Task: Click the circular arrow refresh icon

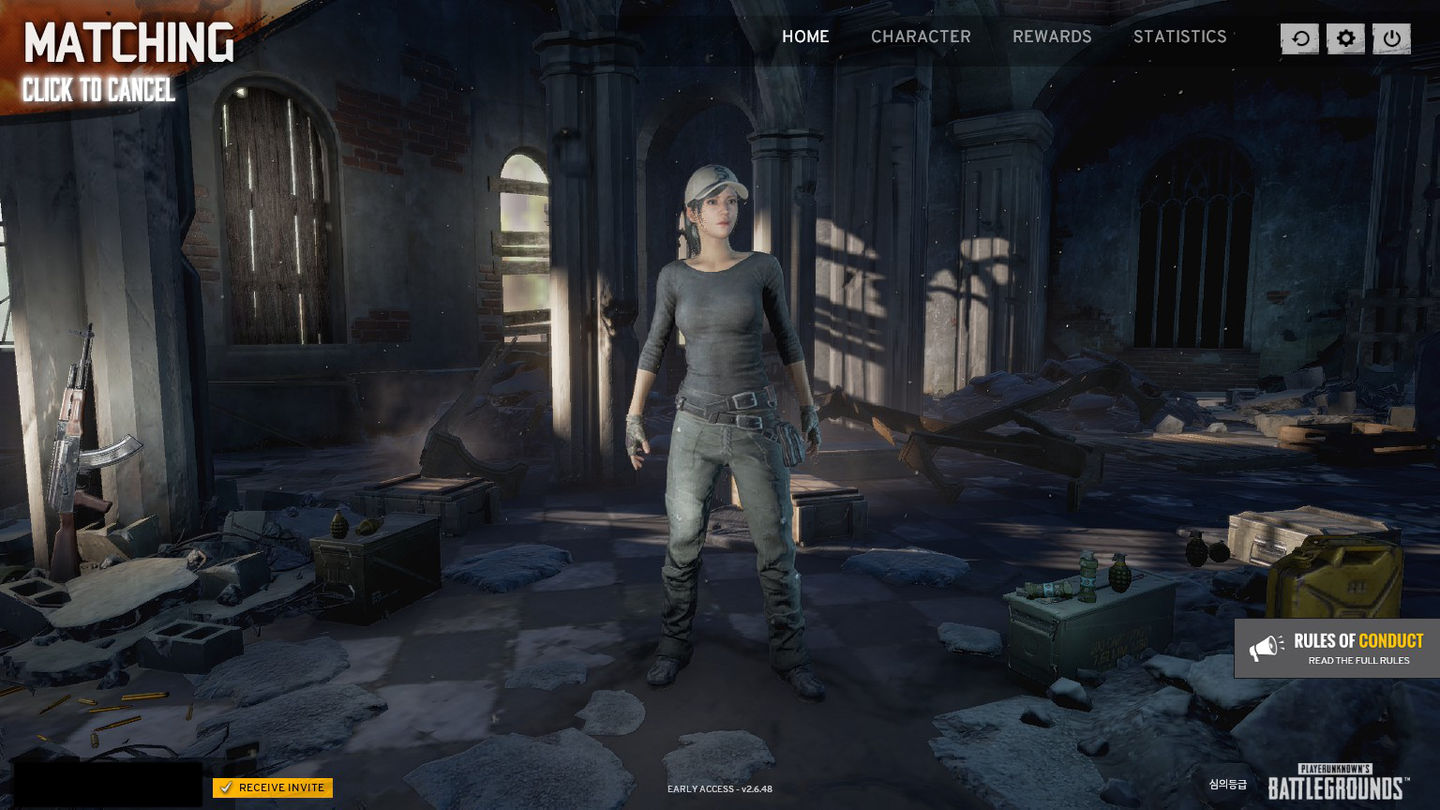Action: tap(1300, 39)
